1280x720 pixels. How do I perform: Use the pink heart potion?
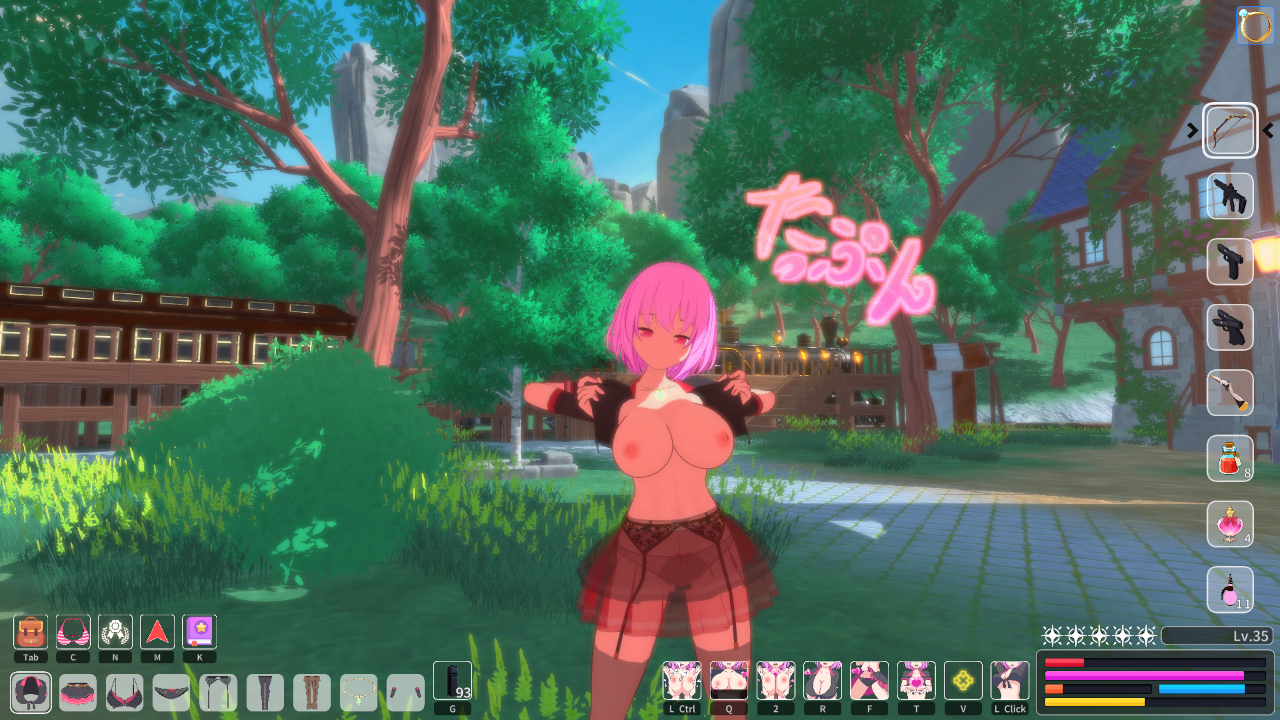pyautogui.click(x=1230, y=524)
